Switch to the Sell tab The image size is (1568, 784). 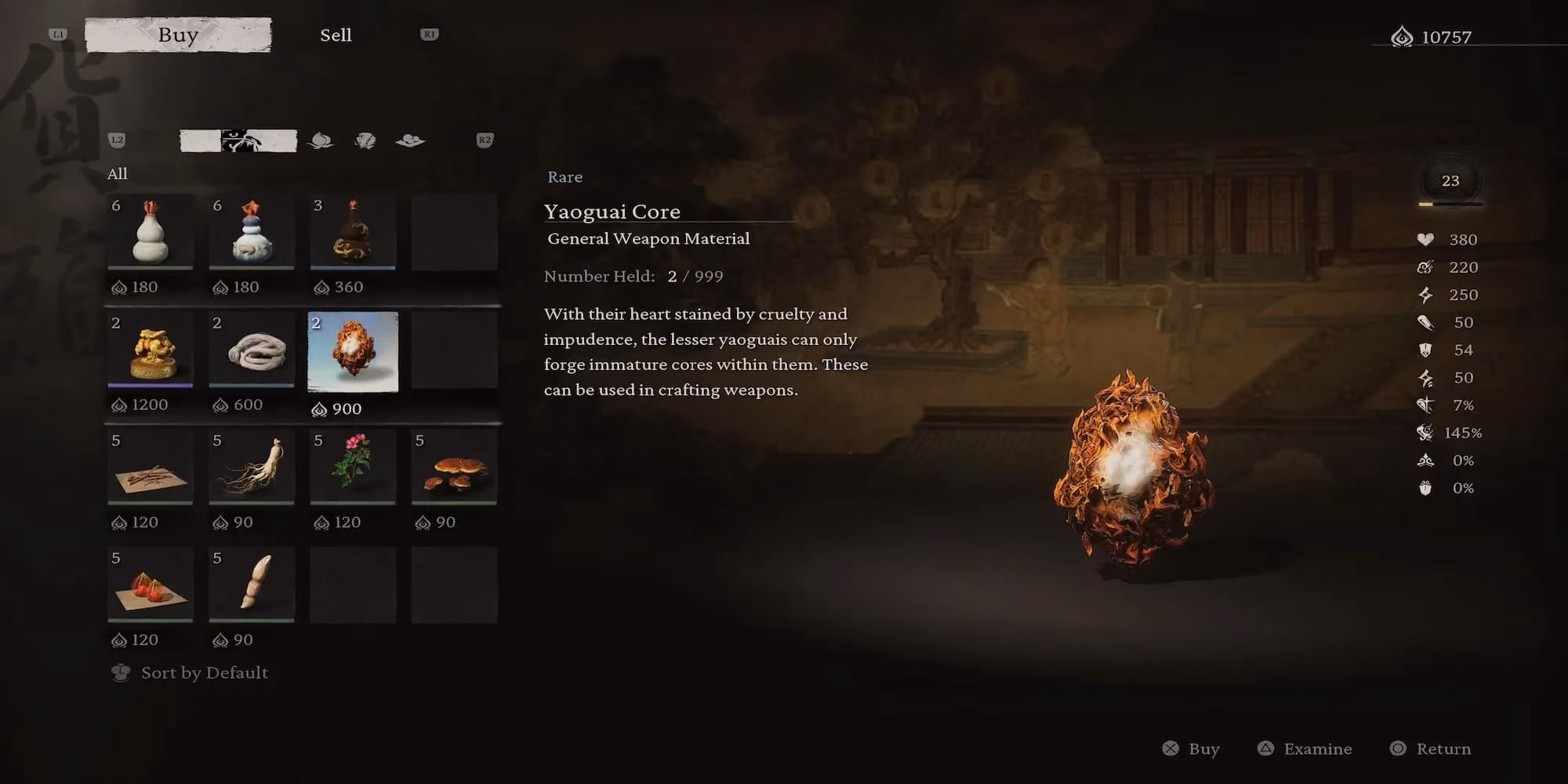[x=336, y=35]
